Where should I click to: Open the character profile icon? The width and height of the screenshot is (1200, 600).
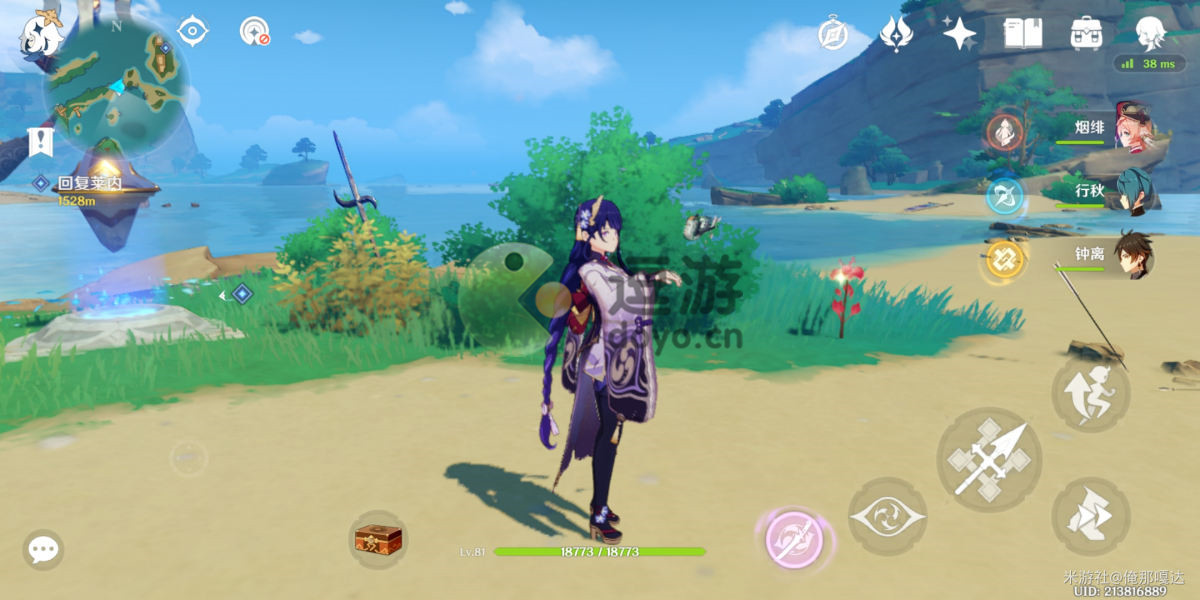coord(1150,33)
